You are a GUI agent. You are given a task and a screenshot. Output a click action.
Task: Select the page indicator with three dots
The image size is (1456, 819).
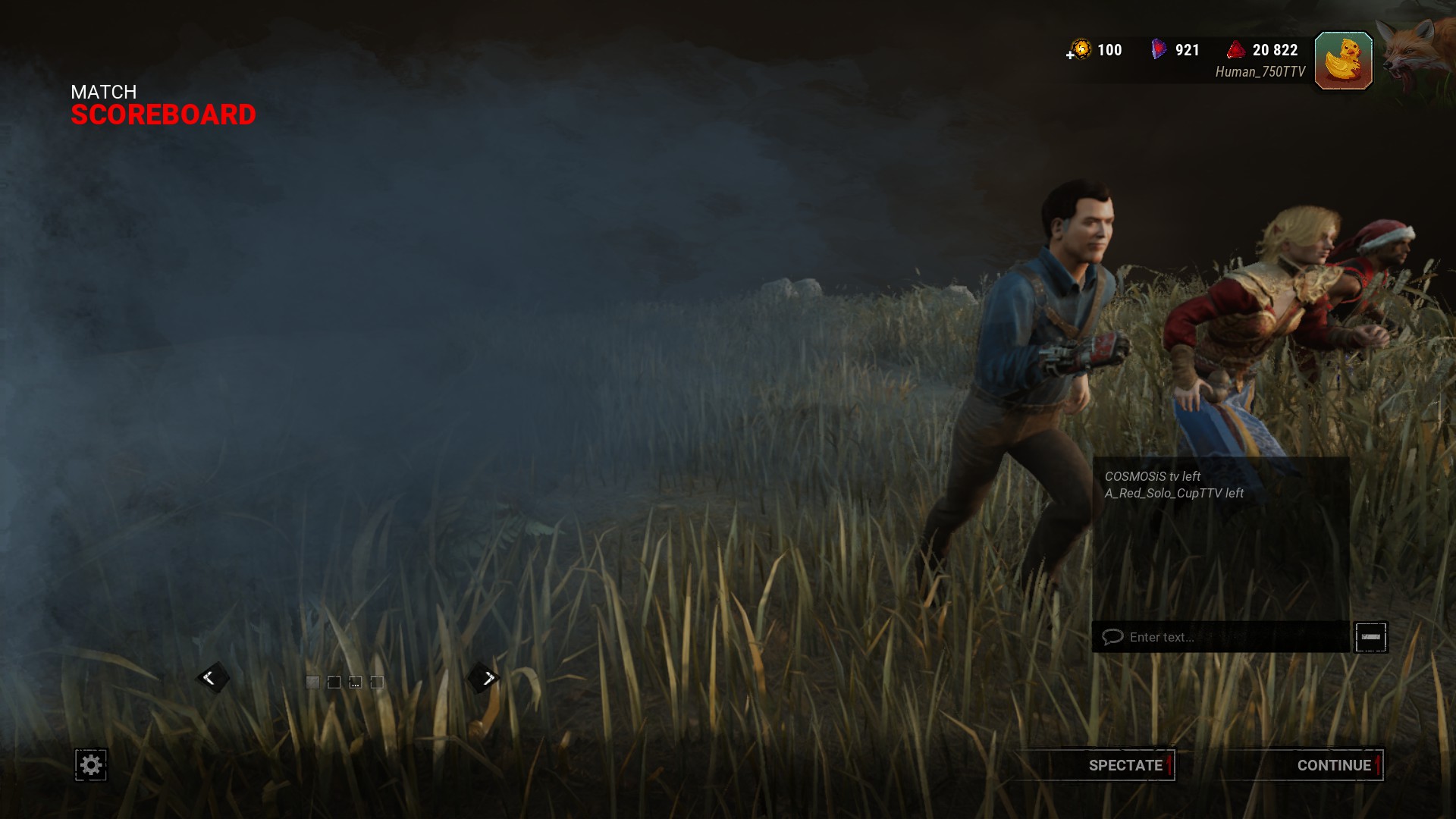(355, 682)
